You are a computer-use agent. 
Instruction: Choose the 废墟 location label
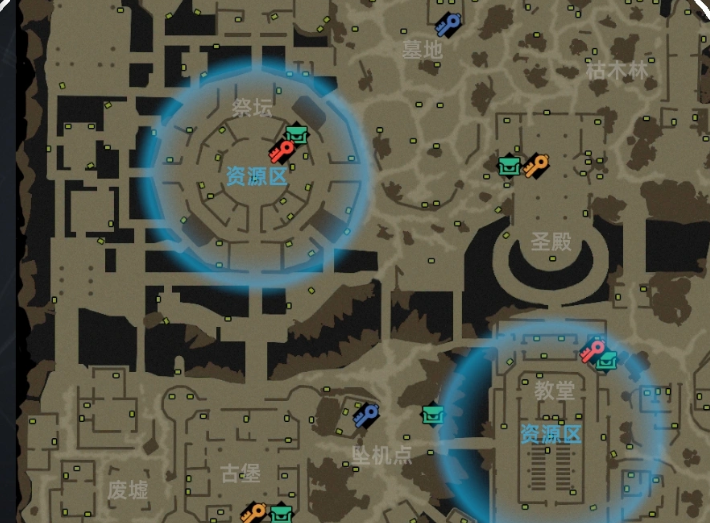pyautogui.click(x=128, y=490)
